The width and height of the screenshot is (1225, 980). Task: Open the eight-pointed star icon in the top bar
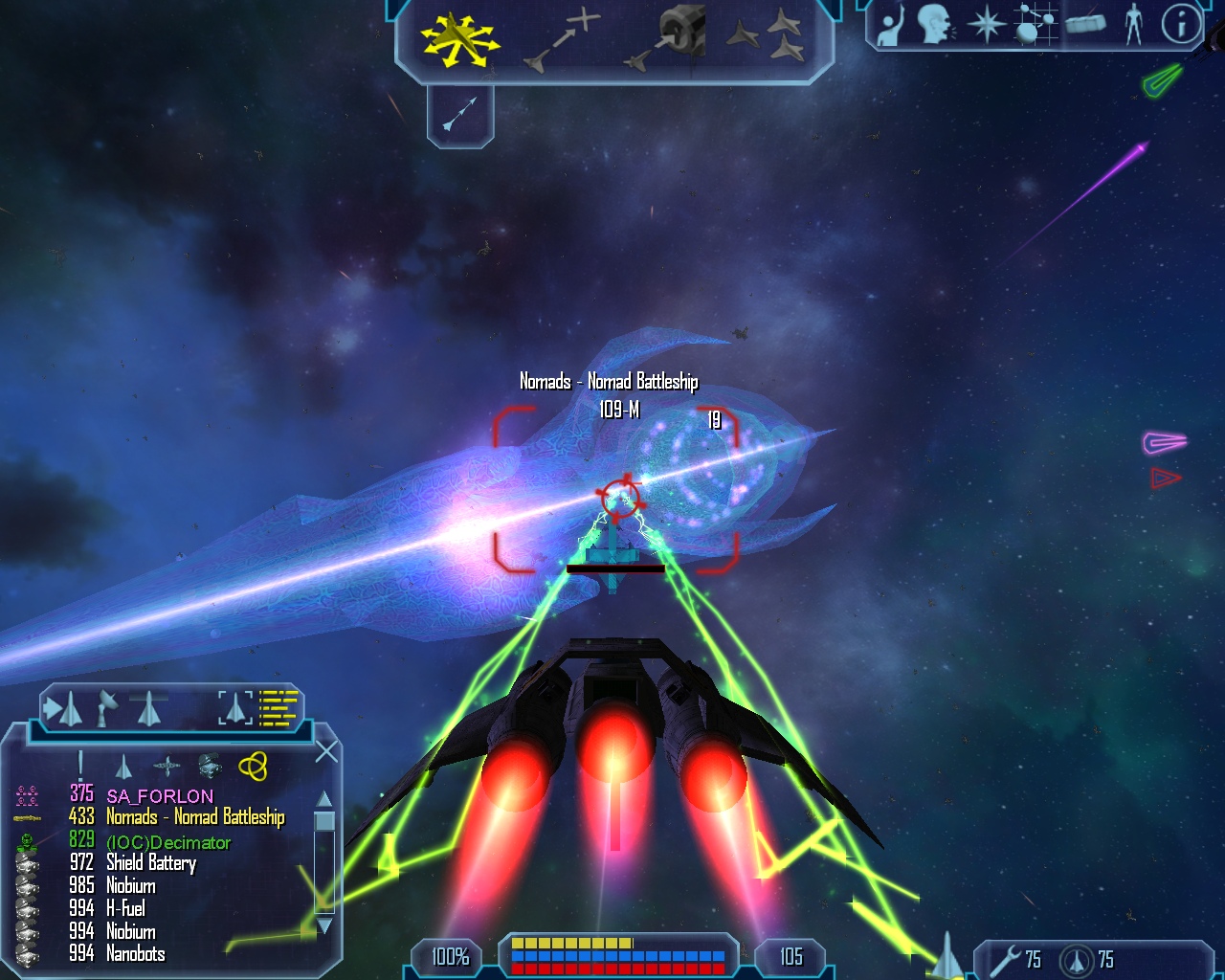click(986, 25)
